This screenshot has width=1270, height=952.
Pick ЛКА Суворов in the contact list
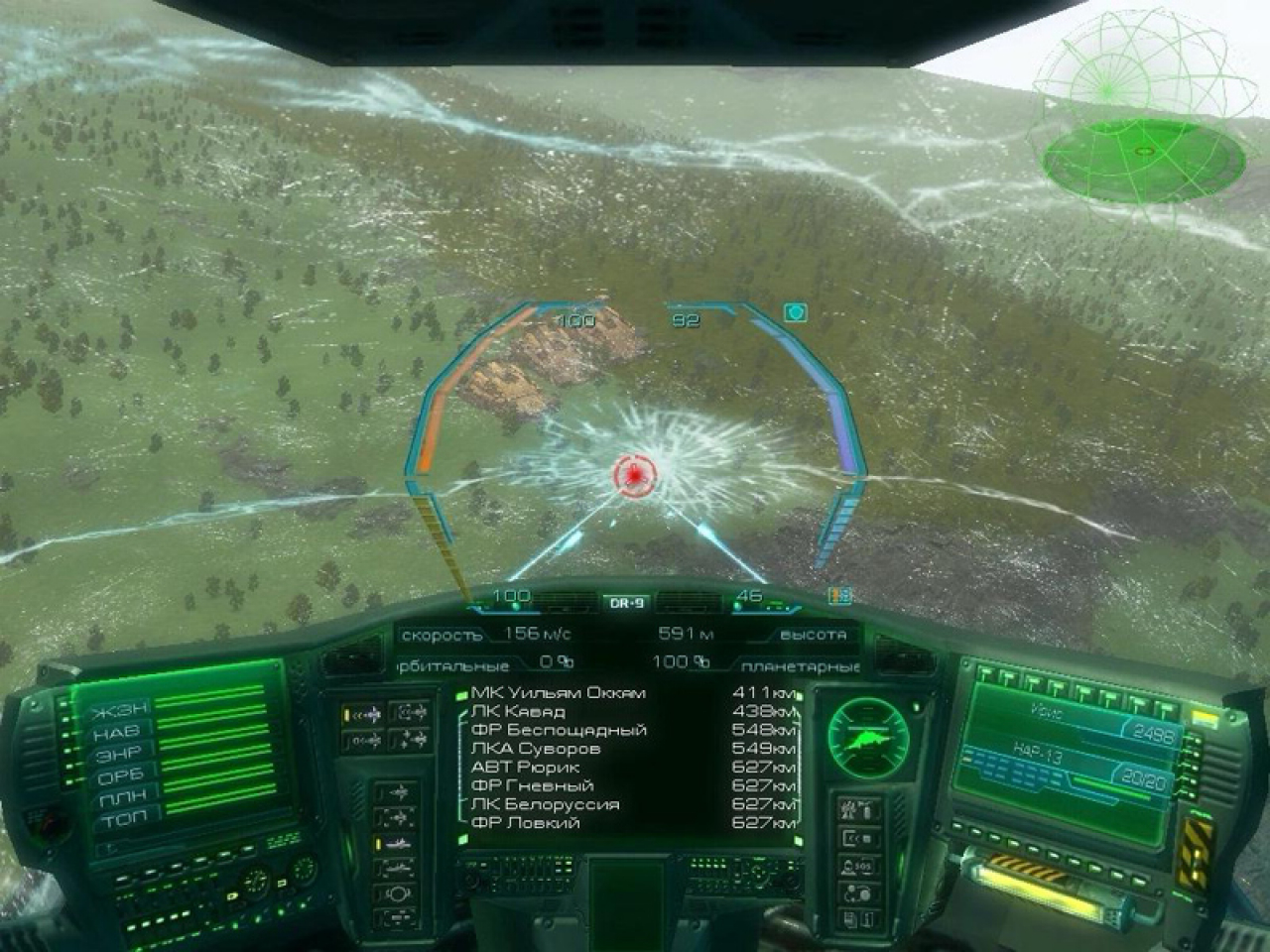[x=535, y=749]
